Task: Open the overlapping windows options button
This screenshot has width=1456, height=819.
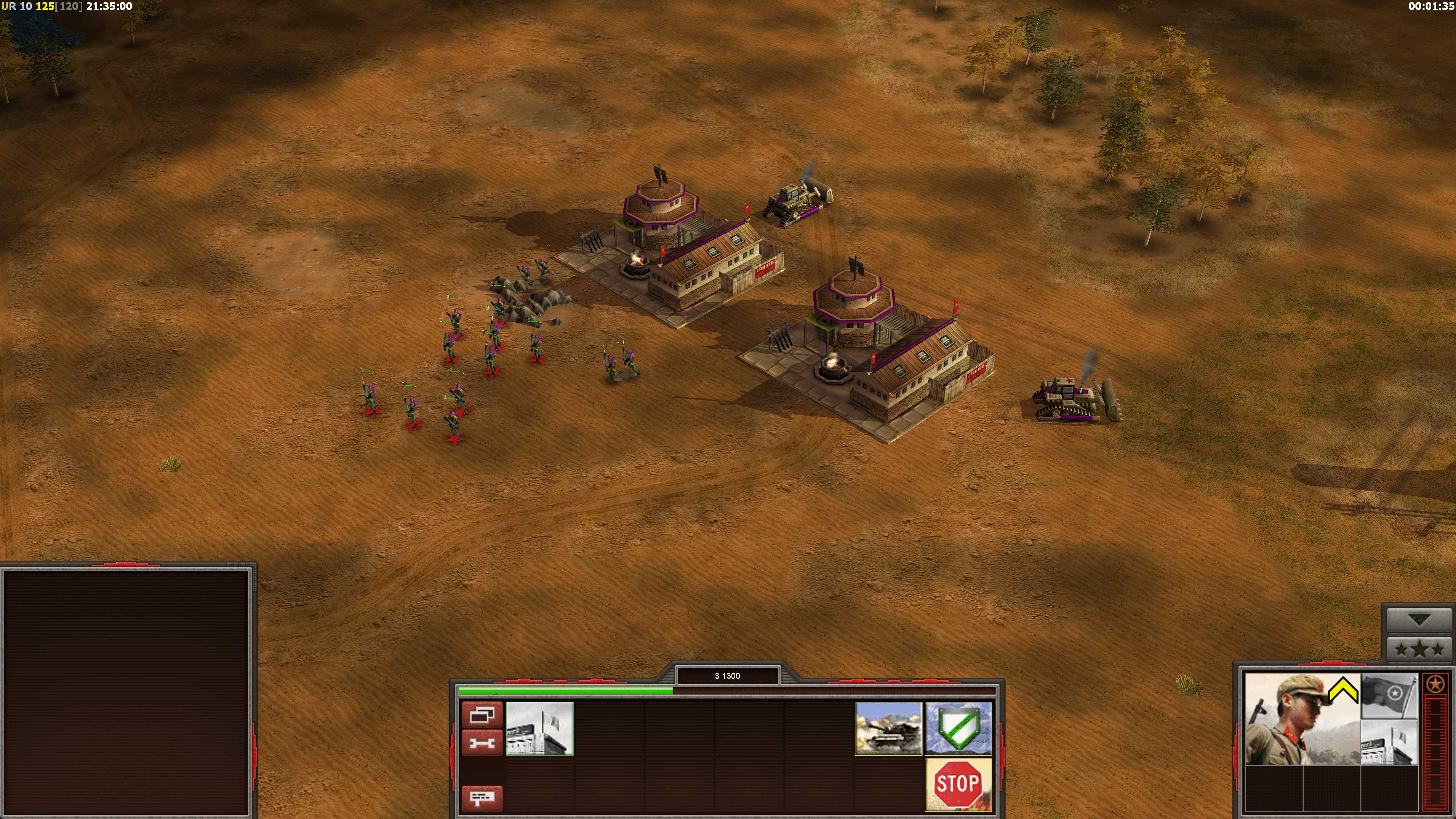Action: click(482, 714)
